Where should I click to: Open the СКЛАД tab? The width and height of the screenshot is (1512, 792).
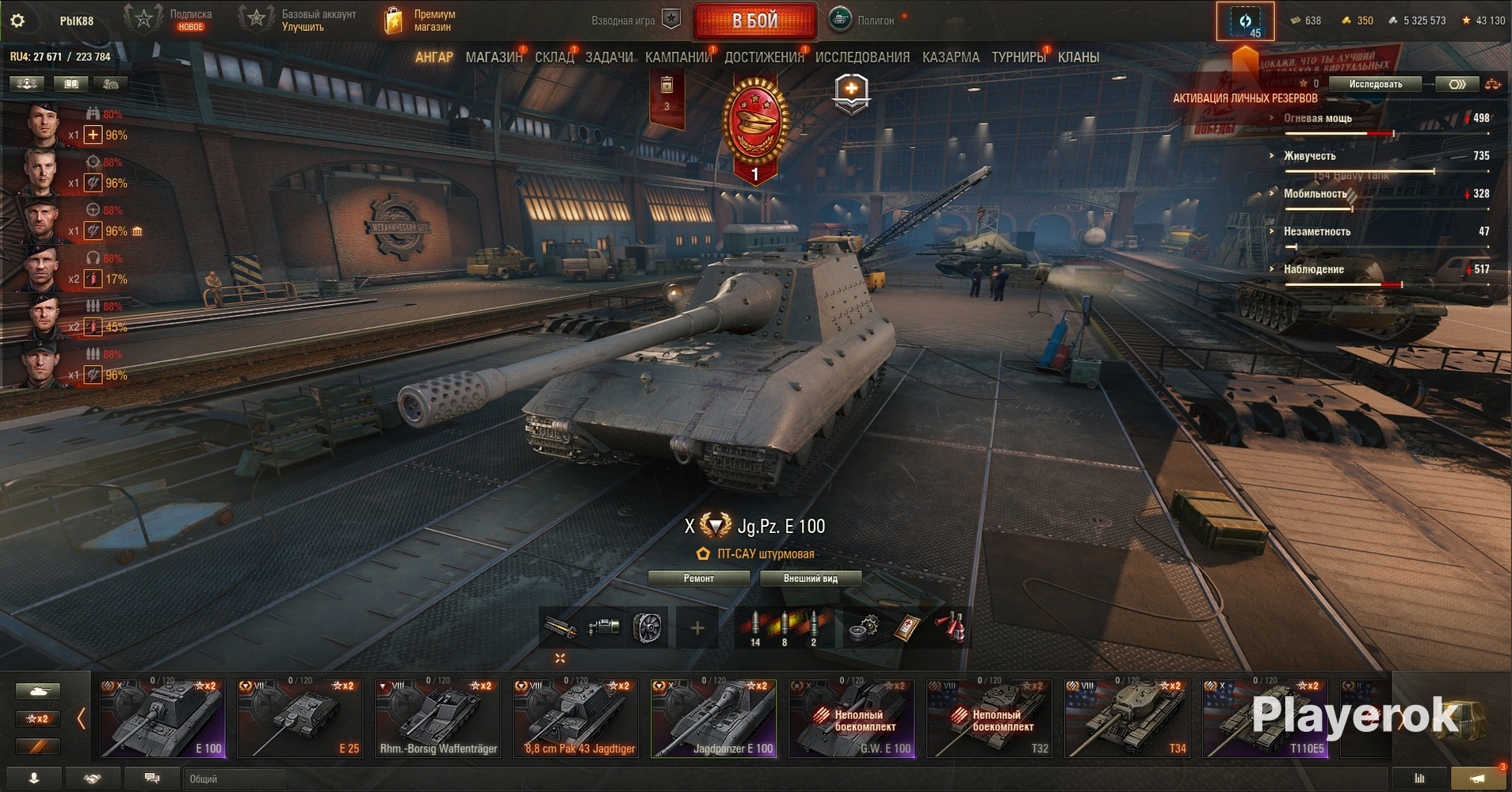click(554, 57)
